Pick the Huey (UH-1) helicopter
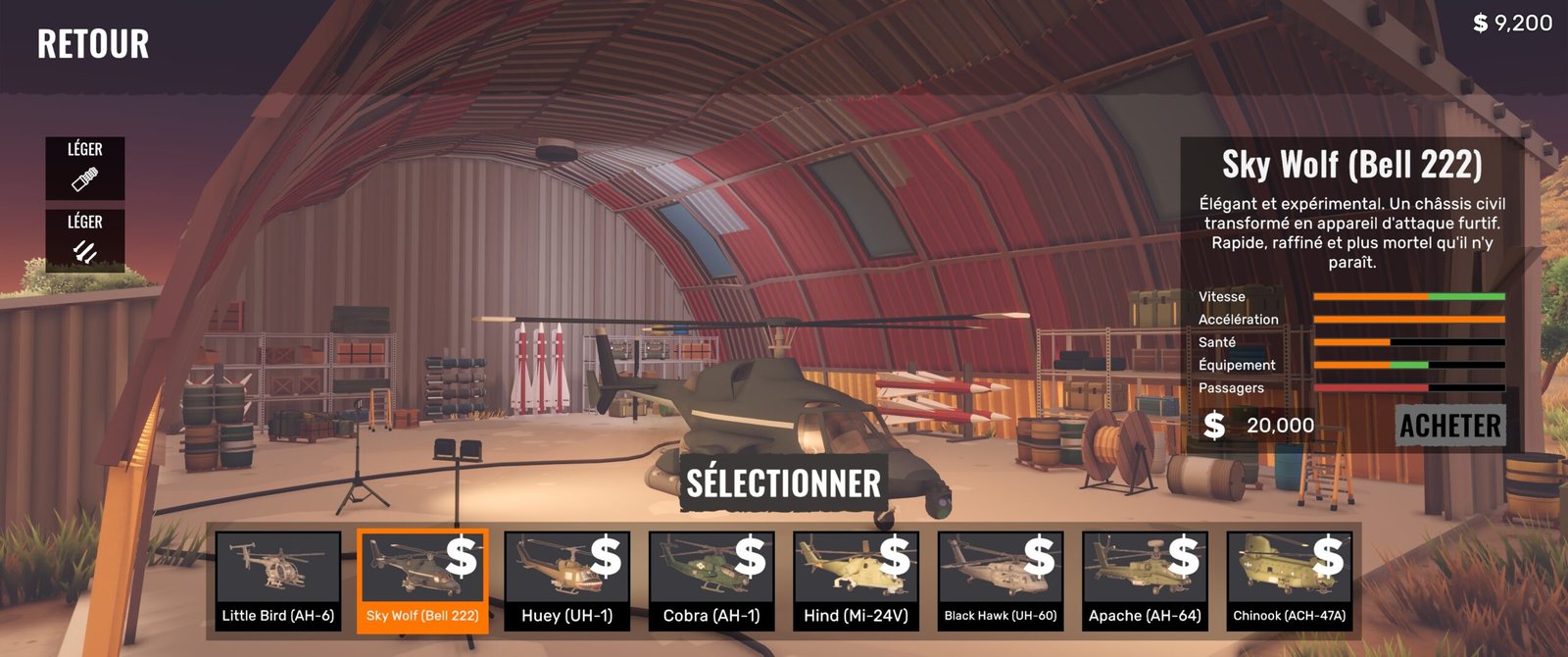Screen dimensions: 1568x657 pyautogui.click(x=566, y=581)
